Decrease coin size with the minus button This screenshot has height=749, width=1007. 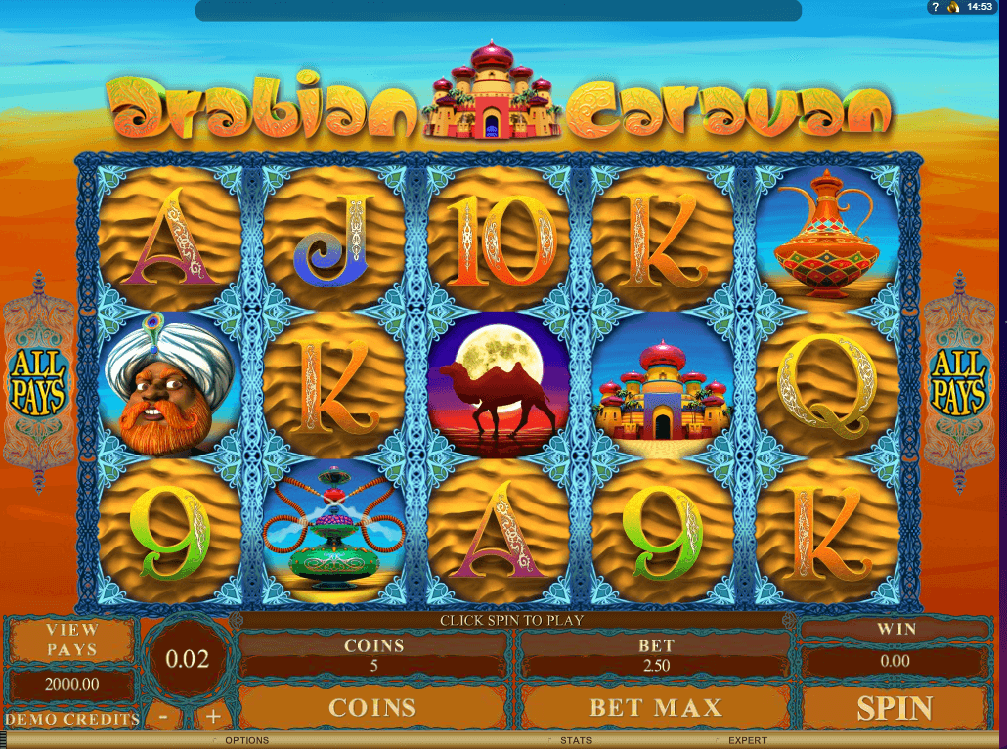[x=162, y=716]
